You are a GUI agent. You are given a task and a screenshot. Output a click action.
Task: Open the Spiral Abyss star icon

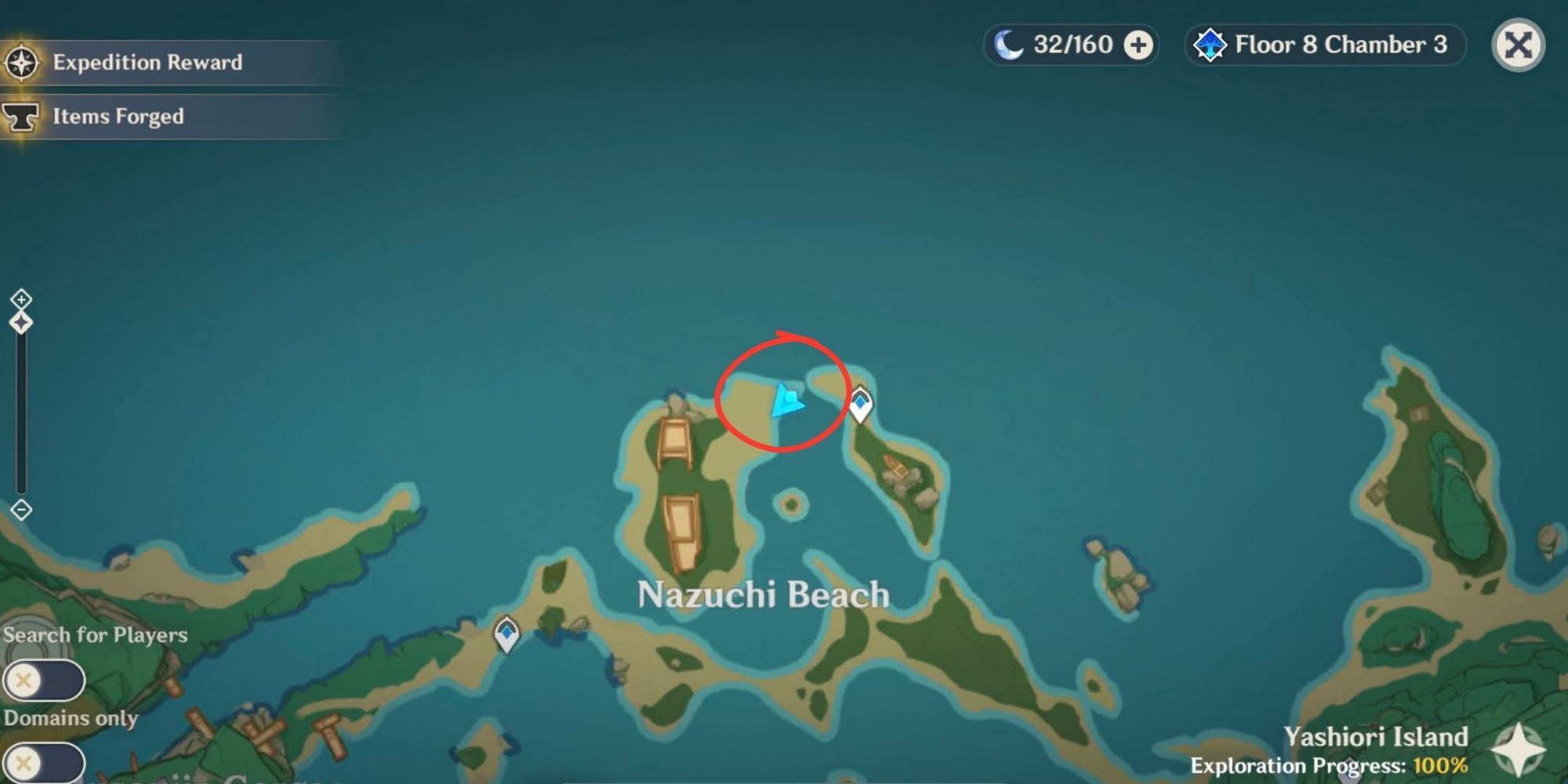click(1210, 45)
